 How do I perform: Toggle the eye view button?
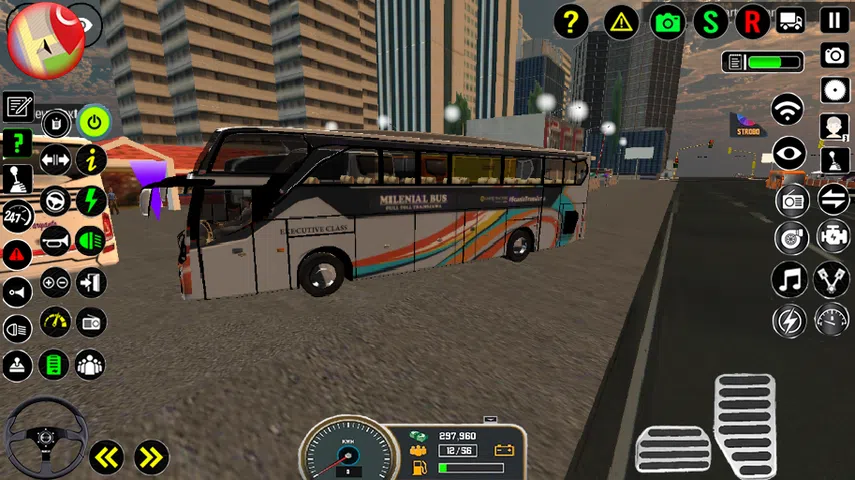pyautogui.click(x=789, y=152)
